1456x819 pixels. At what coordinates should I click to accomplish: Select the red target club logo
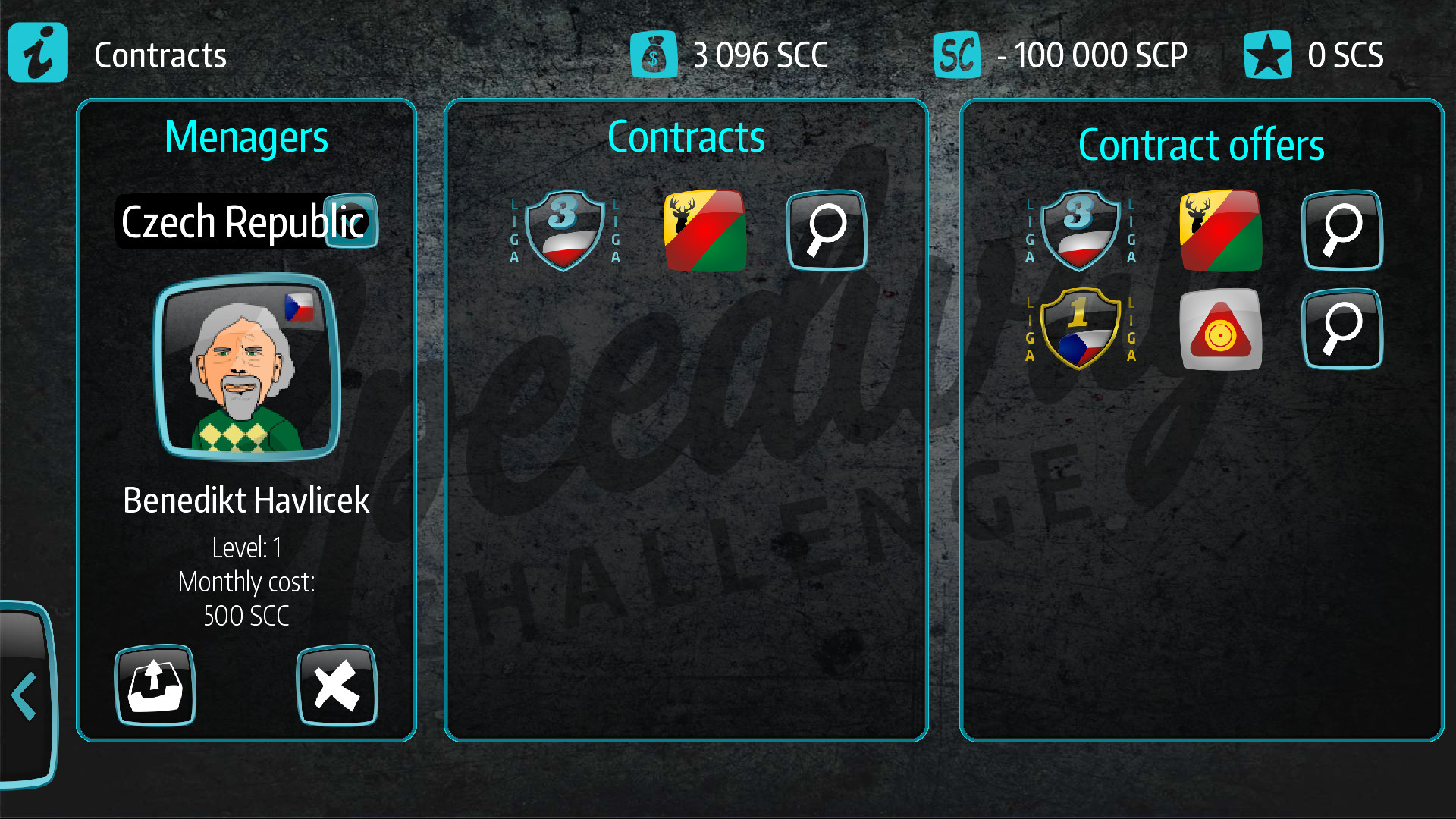tap(1221, 329)
